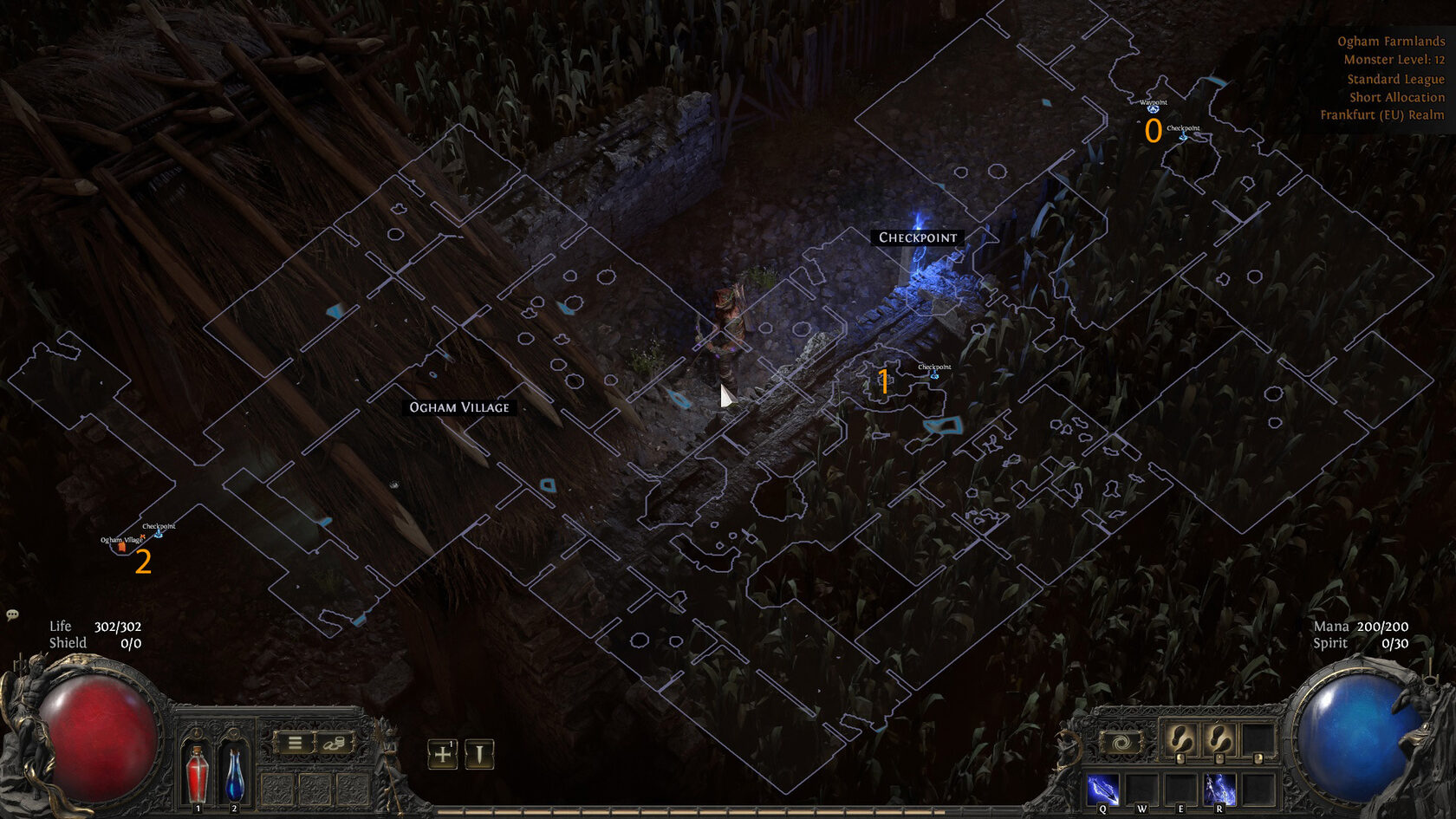Click the plus-shaped passive point button
Viewport: 1456px width, 819px height.
[442, 754]
